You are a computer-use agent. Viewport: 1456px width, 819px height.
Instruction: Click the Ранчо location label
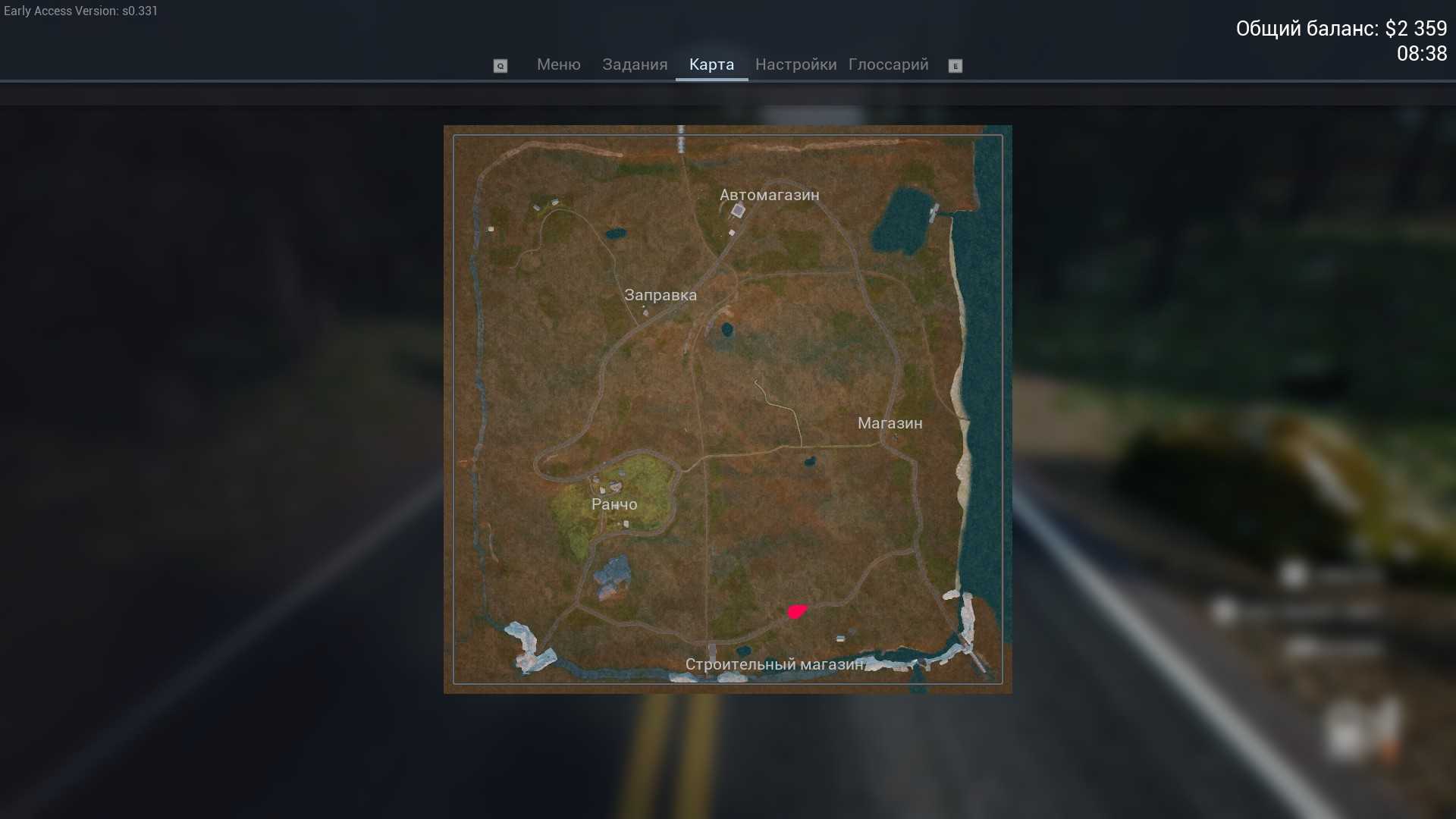click(x=614, y=504)
